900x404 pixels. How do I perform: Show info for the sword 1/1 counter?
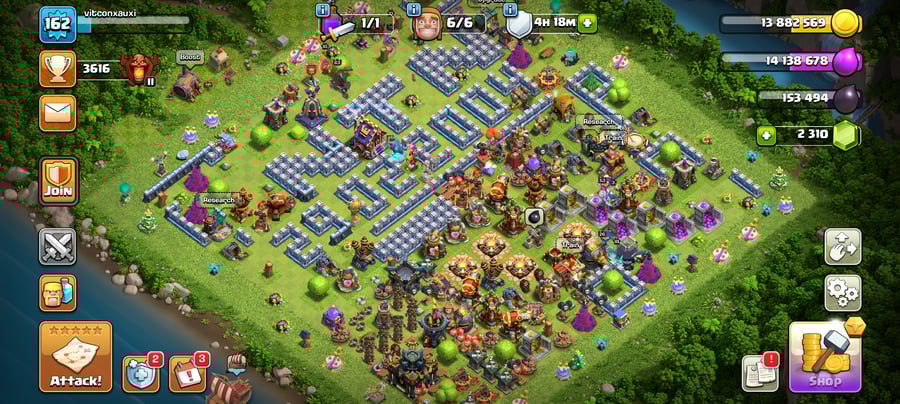(x=323, y=10)
